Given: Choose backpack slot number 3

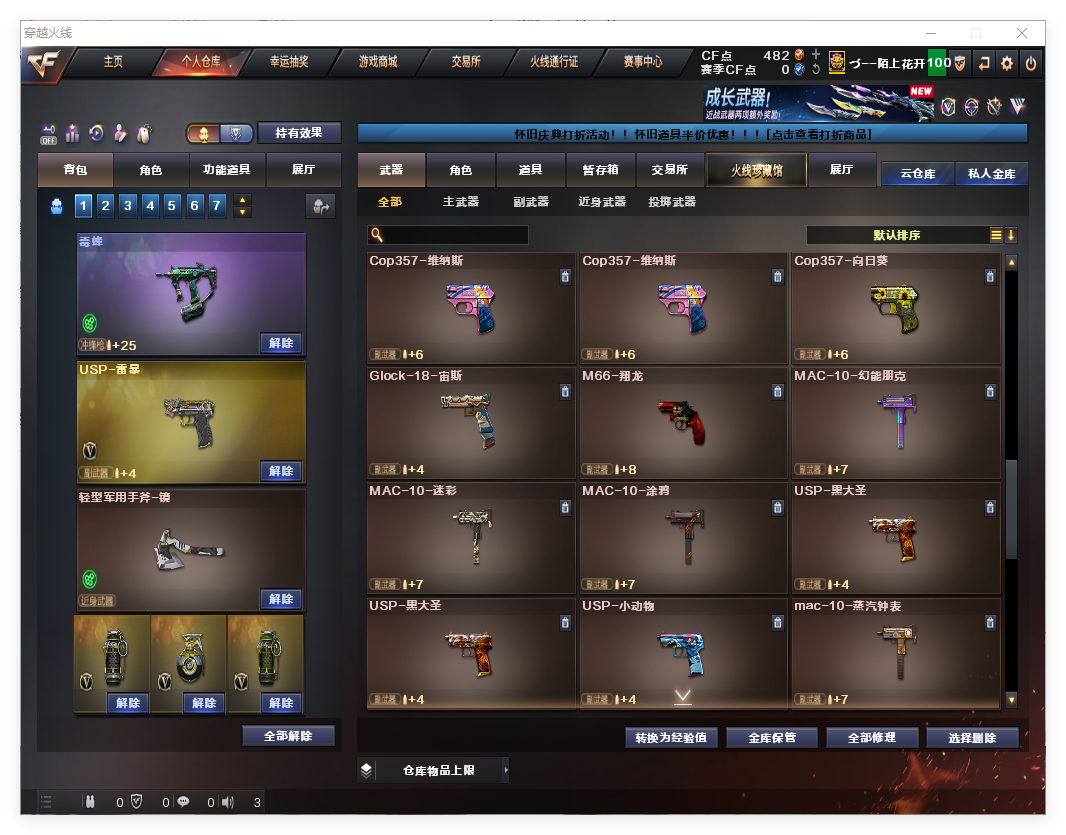Looking at the screenshot, I should pyautogui.click(x=128, y=206).
